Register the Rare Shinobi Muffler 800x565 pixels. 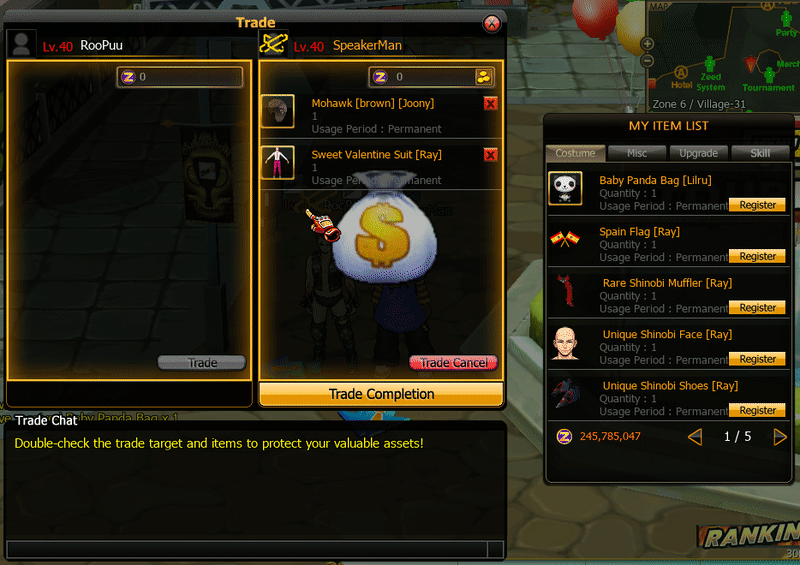[757, 308]
